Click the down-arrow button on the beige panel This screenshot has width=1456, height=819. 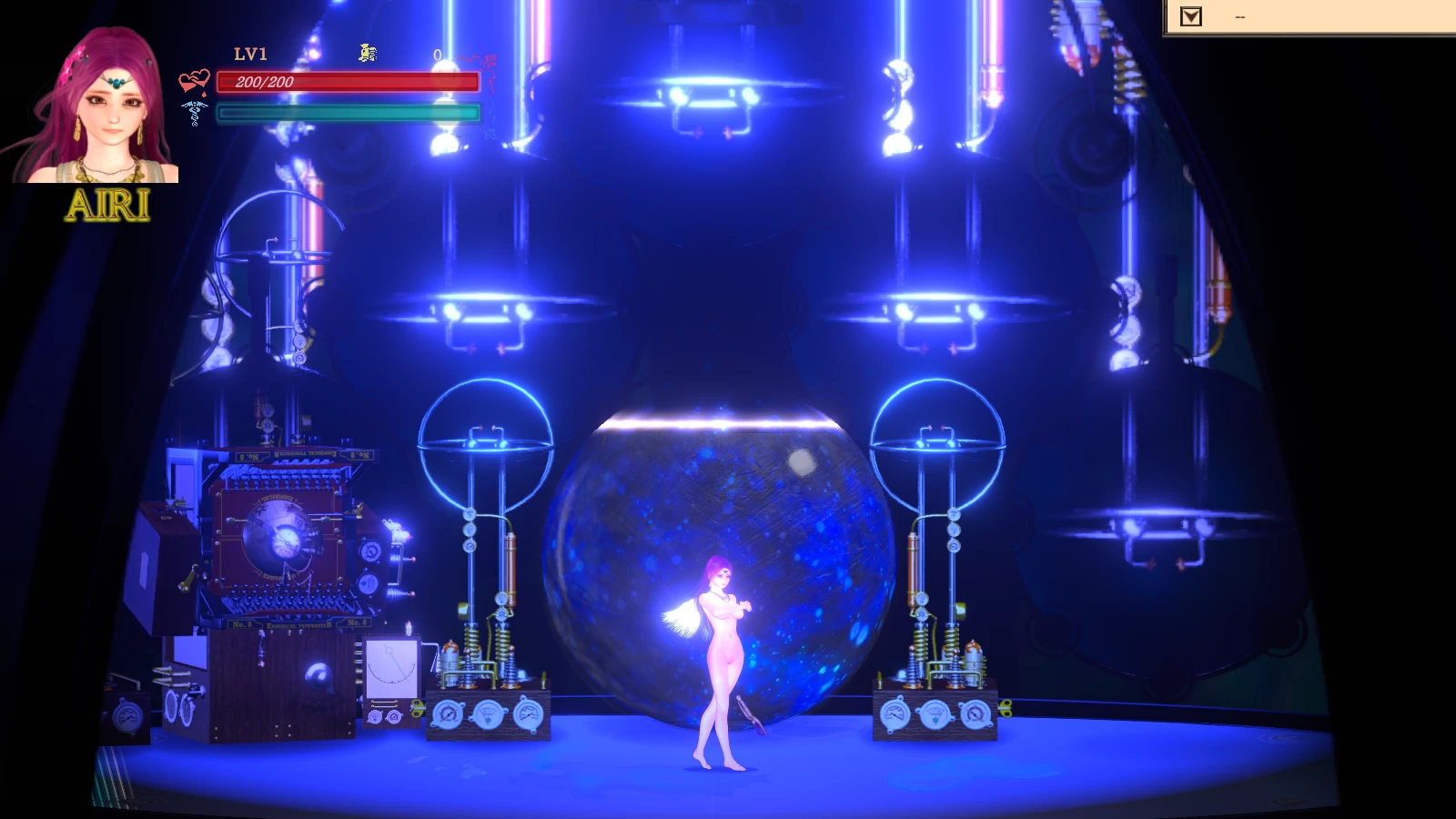(x=1190, y=16)
